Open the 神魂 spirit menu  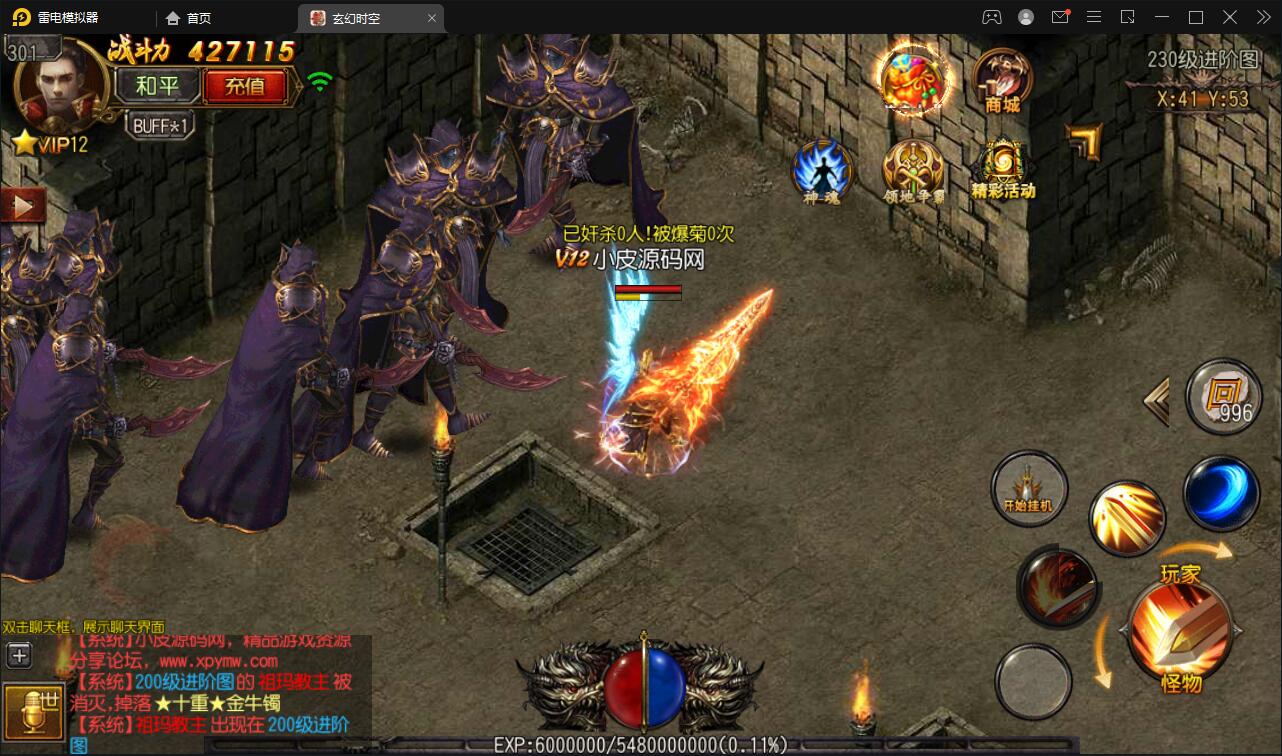point(822,172)
